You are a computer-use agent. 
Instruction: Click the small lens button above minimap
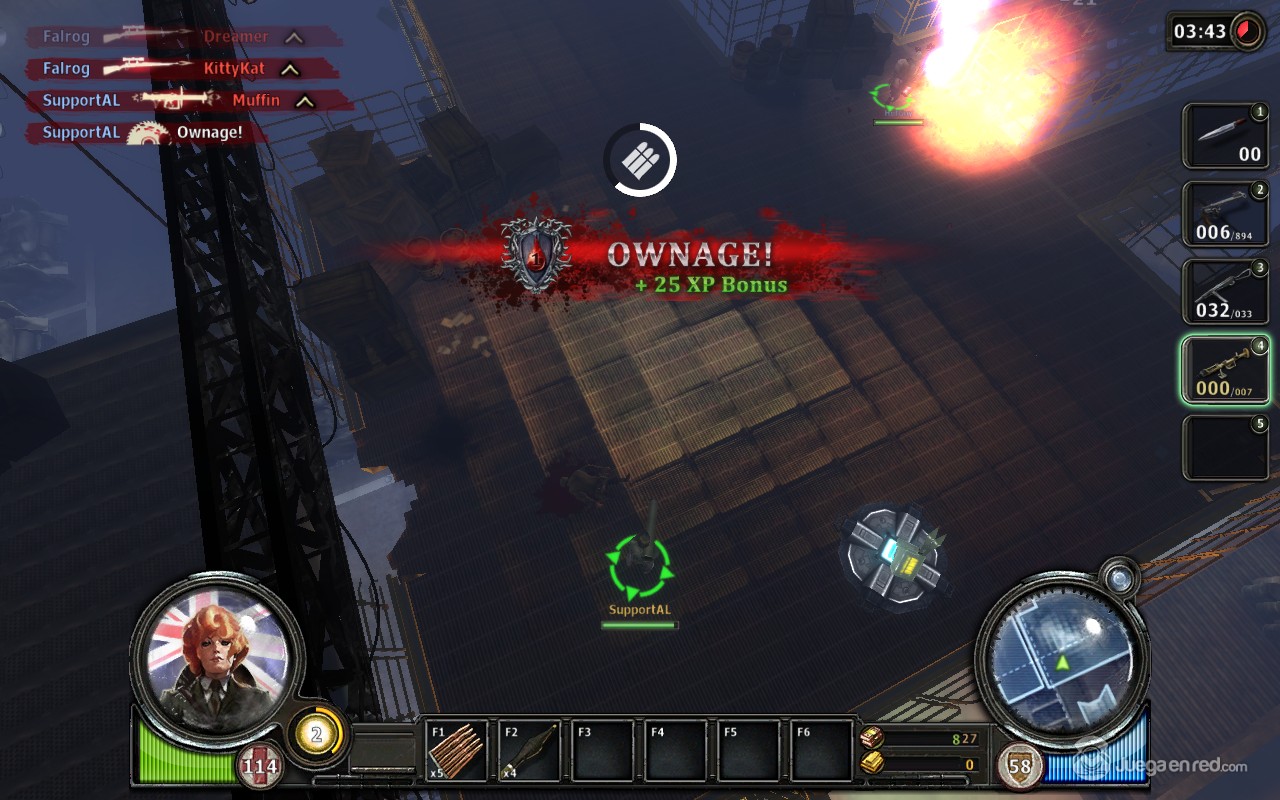point(1118,577)
